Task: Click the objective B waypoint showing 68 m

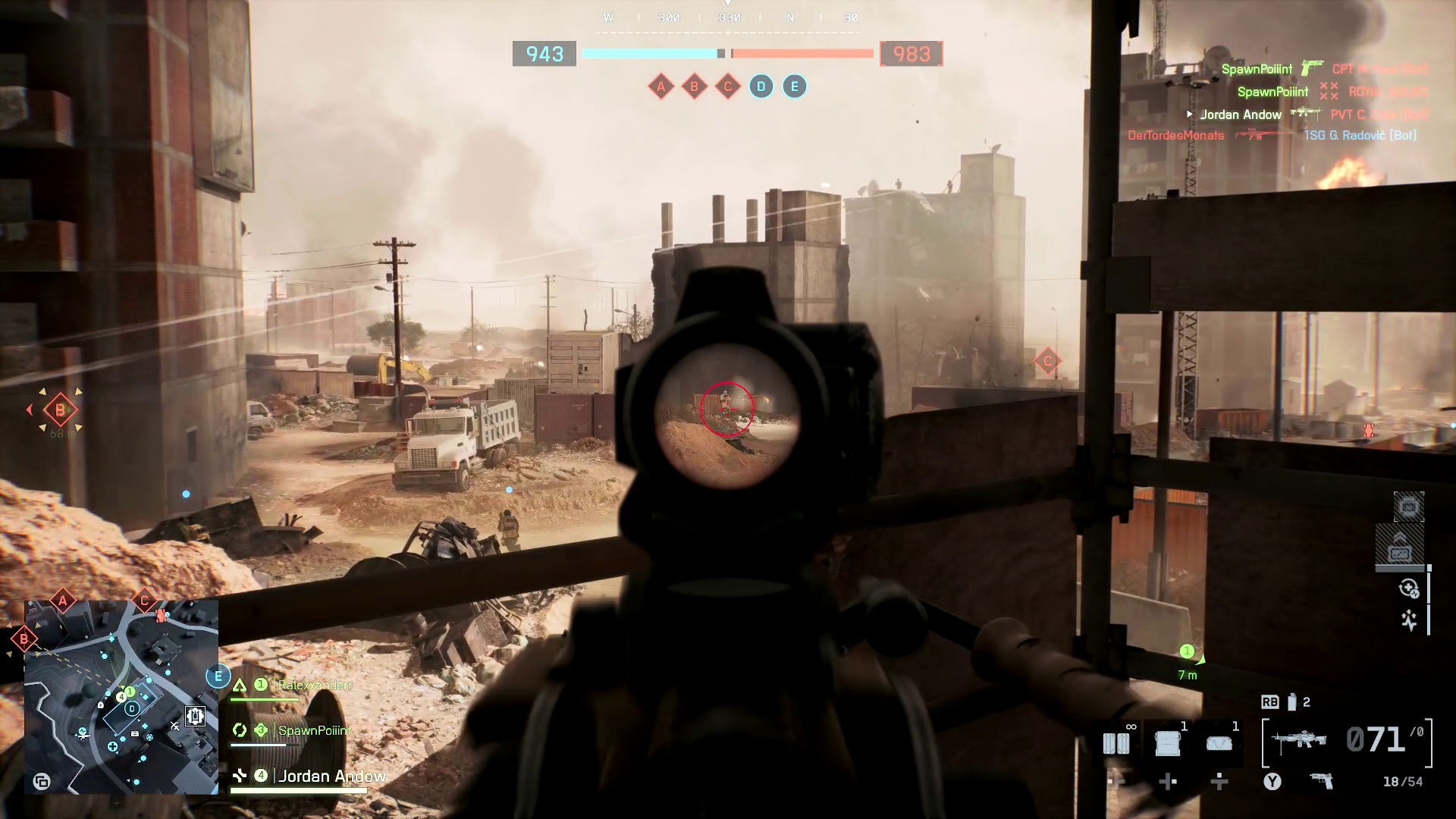Action: (60, 411)
